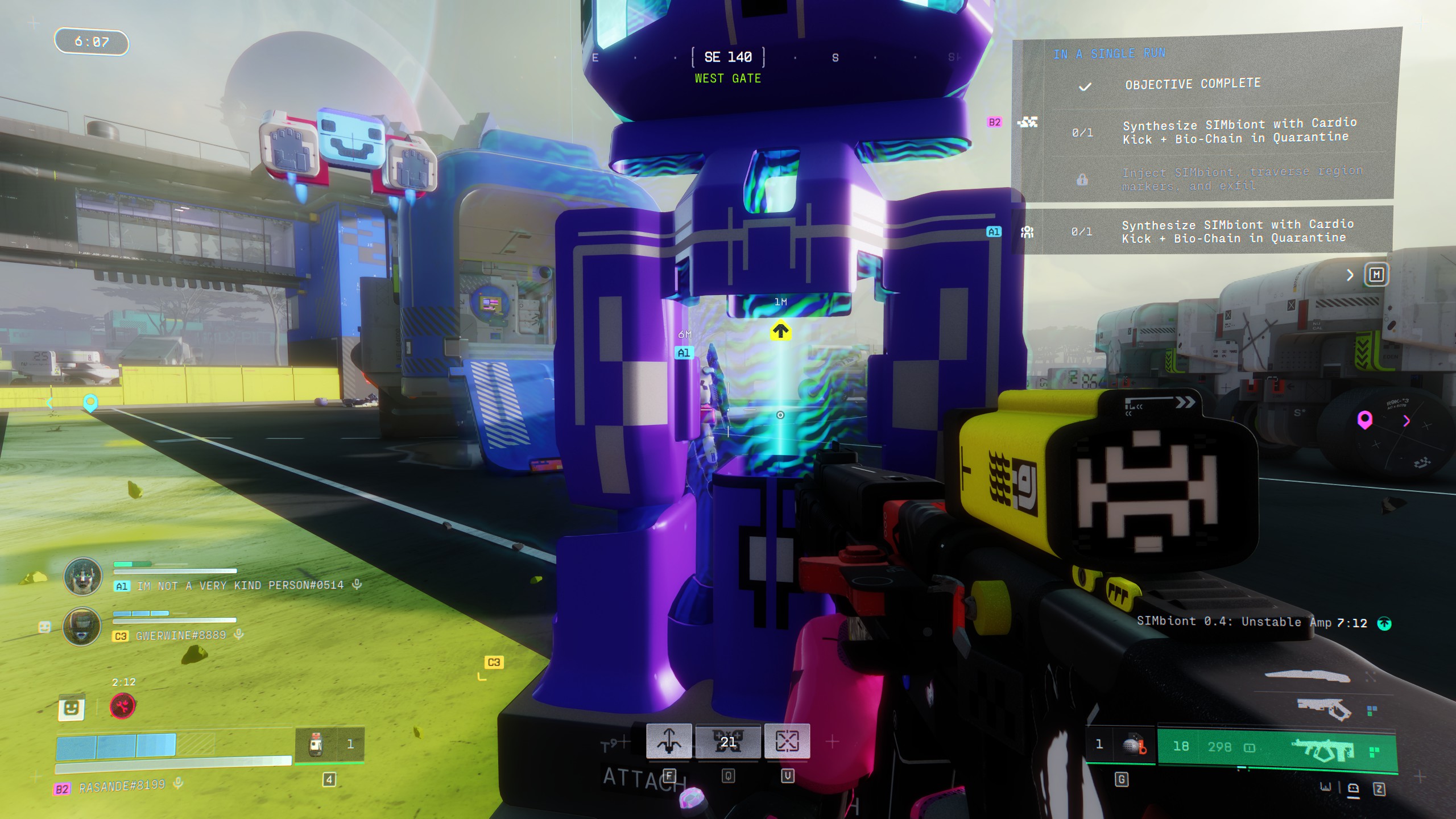Select the grenade equipment slot
The image size is (1456, 819).
click(1132, 745)
